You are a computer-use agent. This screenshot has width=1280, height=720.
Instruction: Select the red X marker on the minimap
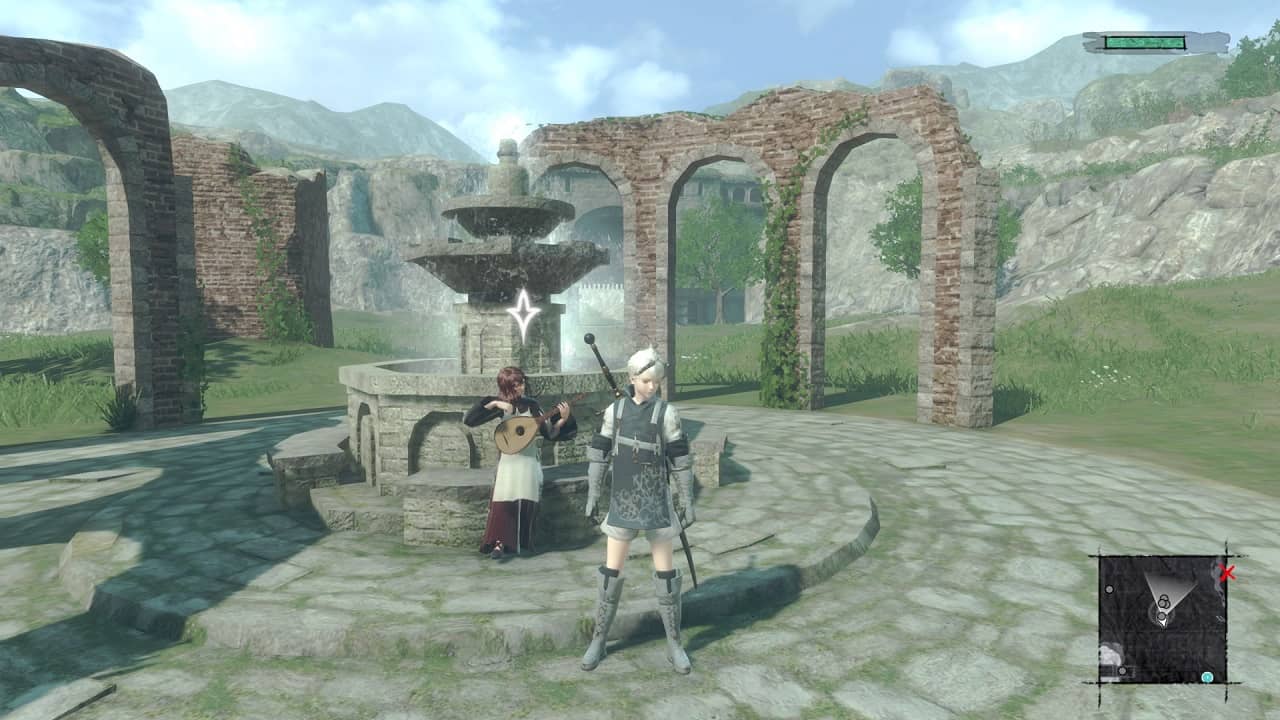coord(1228,573)
